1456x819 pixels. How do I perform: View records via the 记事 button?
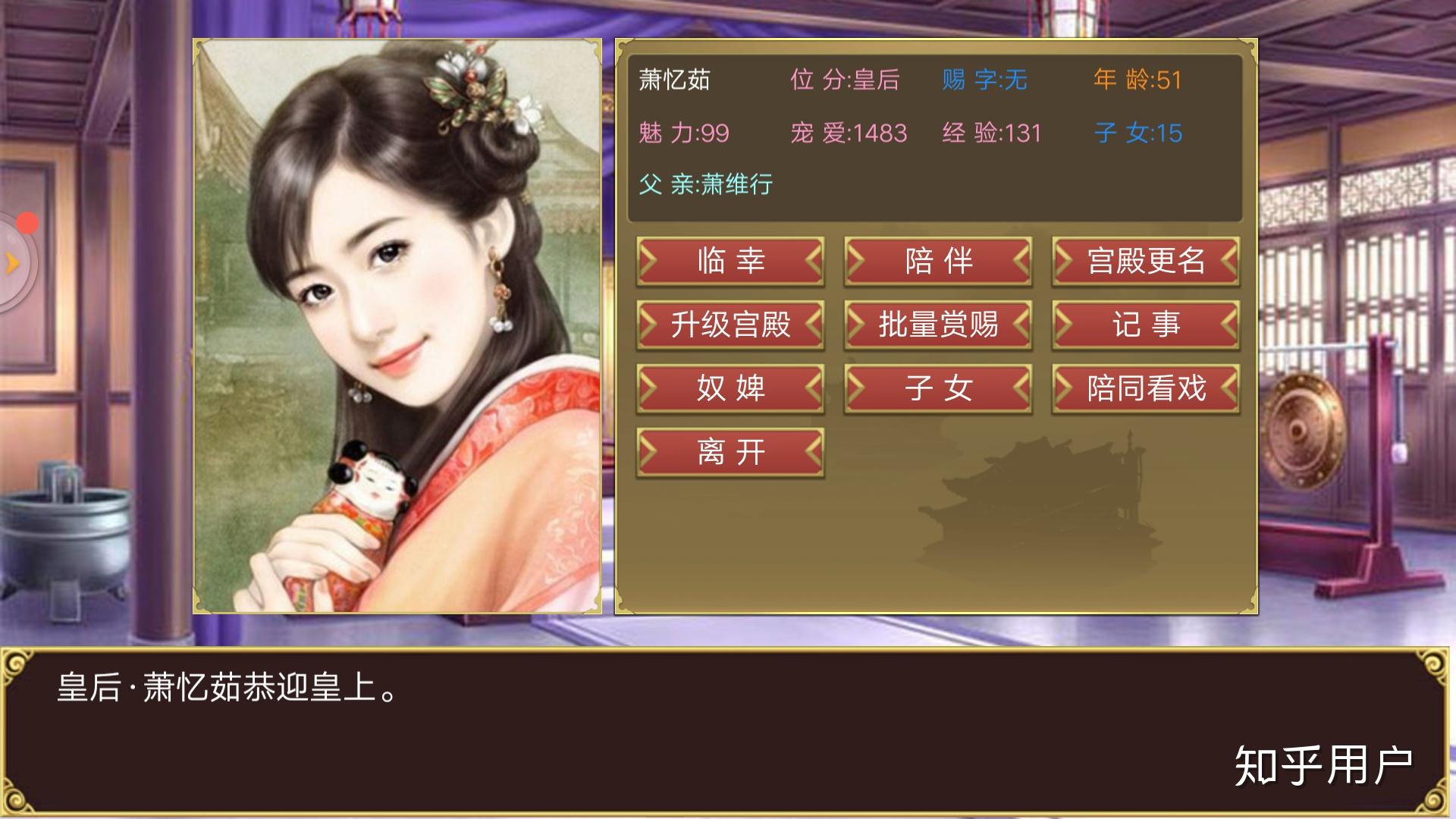(x=1146, y=325)
